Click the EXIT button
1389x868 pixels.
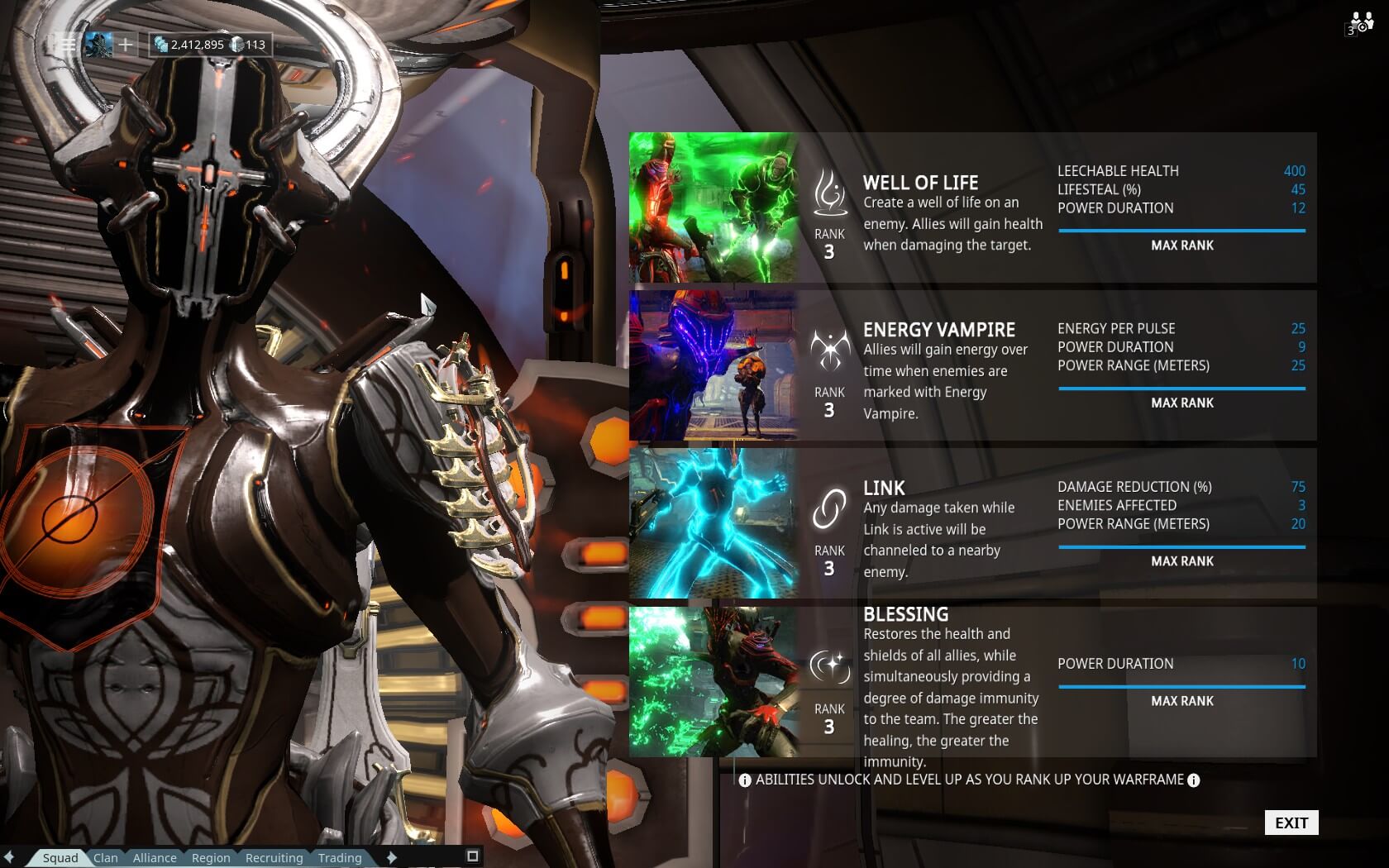[x=1291, y=823]
